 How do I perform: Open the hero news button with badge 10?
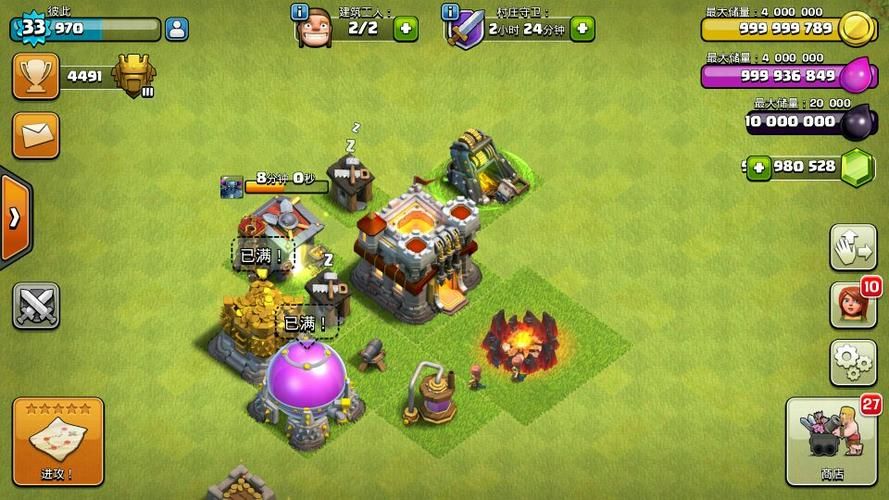[x=852, y=305]
